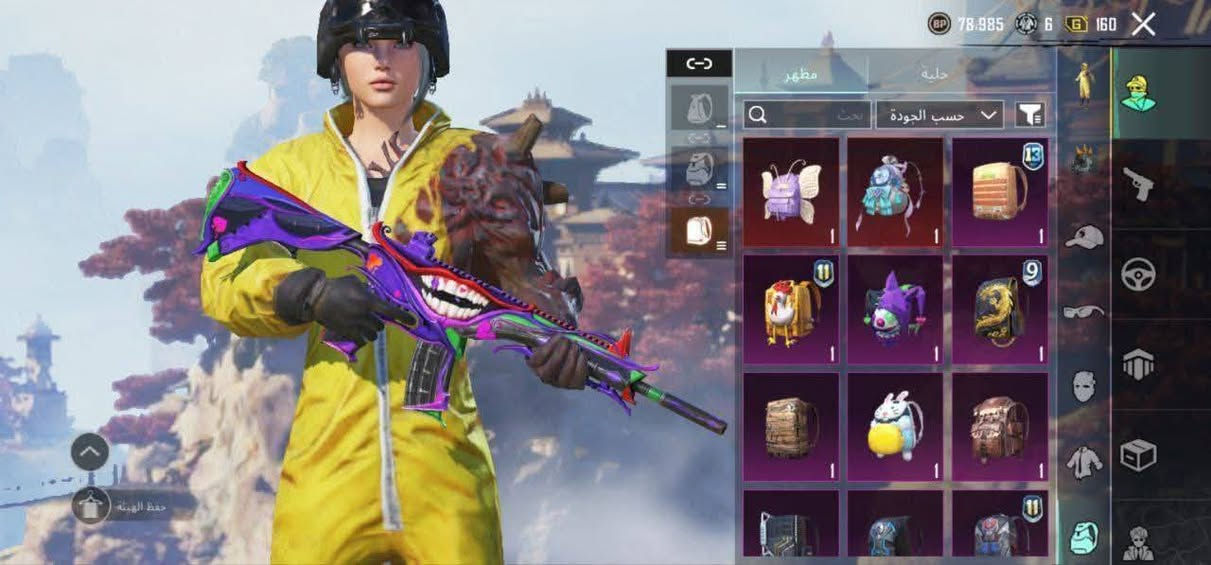This screenshot has width=1211, height=565.
Task: Show the face mask subcategory
Action: pos(1083,386)
